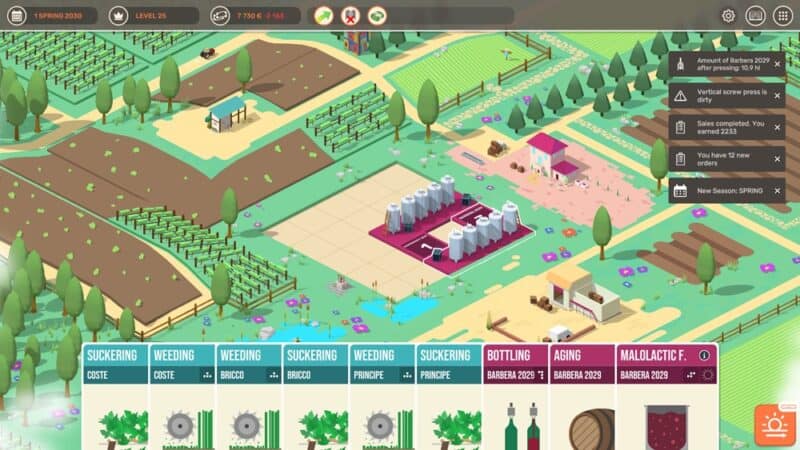
Task: Open the book icon in top bar
Action: click(x=755, y=16)
